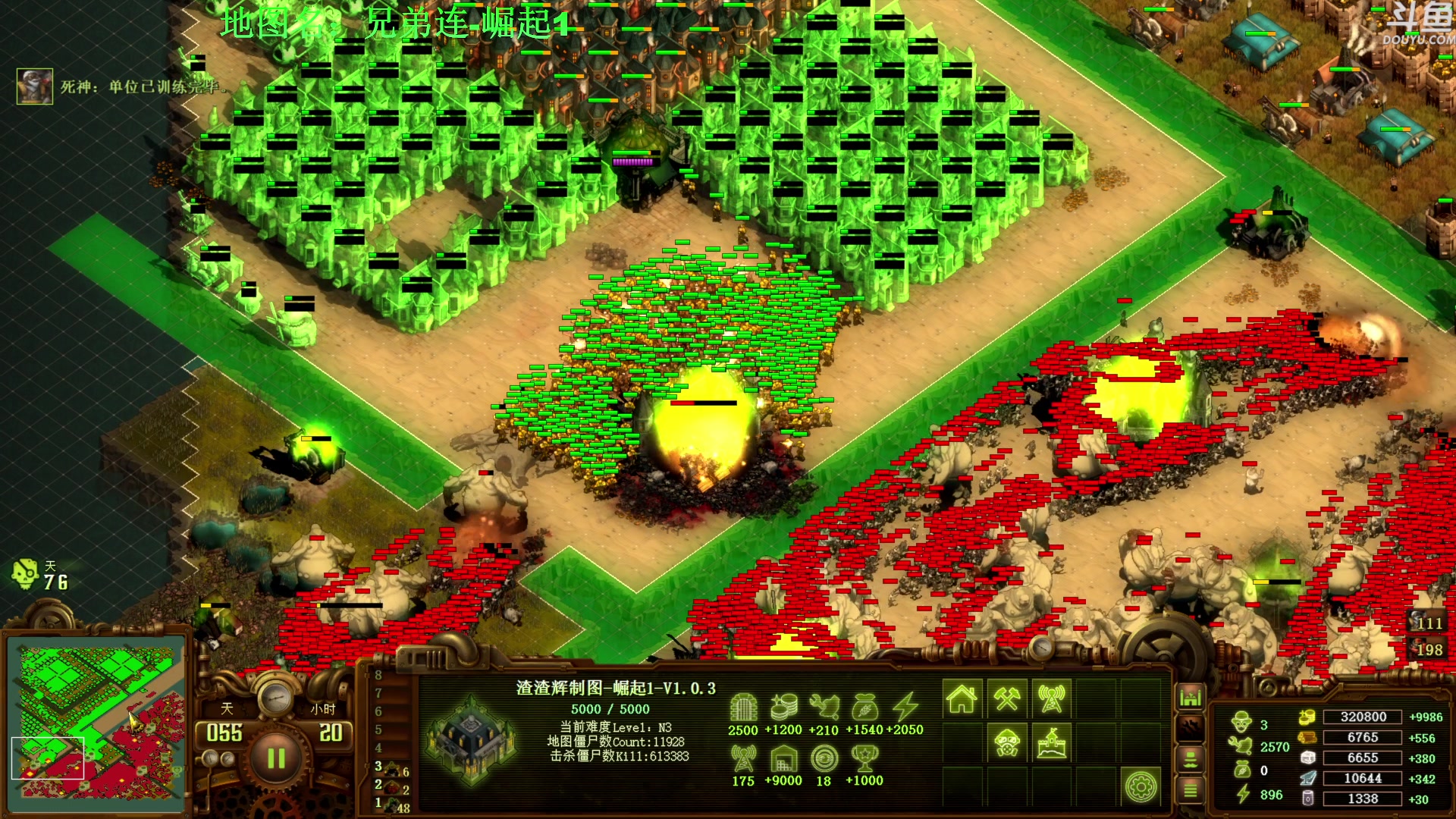1456x819 pixels.
Task: Open the menu with the three-lines button
Action: click(1191, 791)
